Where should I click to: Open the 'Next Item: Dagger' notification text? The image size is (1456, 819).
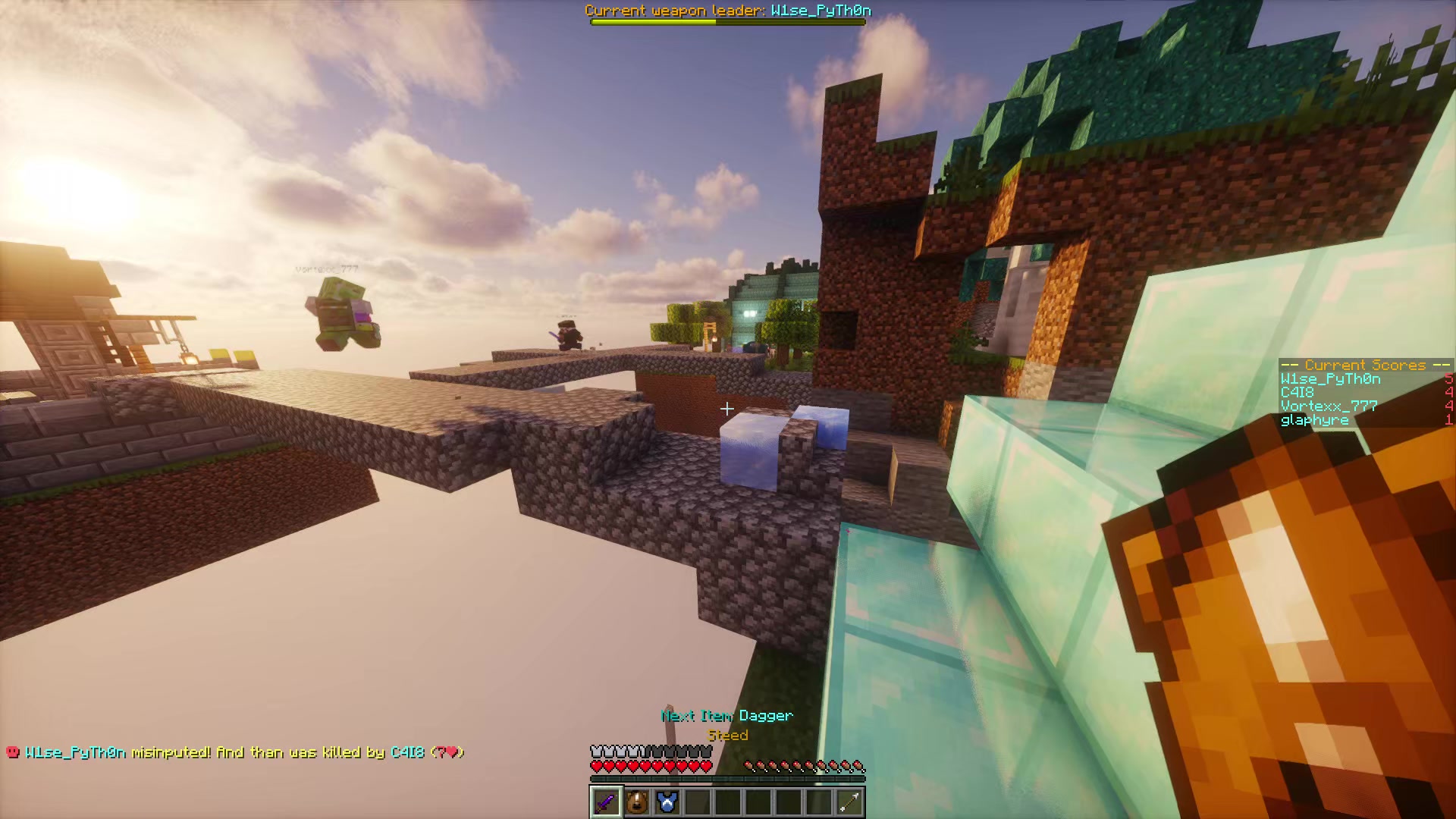click(725, 715)
